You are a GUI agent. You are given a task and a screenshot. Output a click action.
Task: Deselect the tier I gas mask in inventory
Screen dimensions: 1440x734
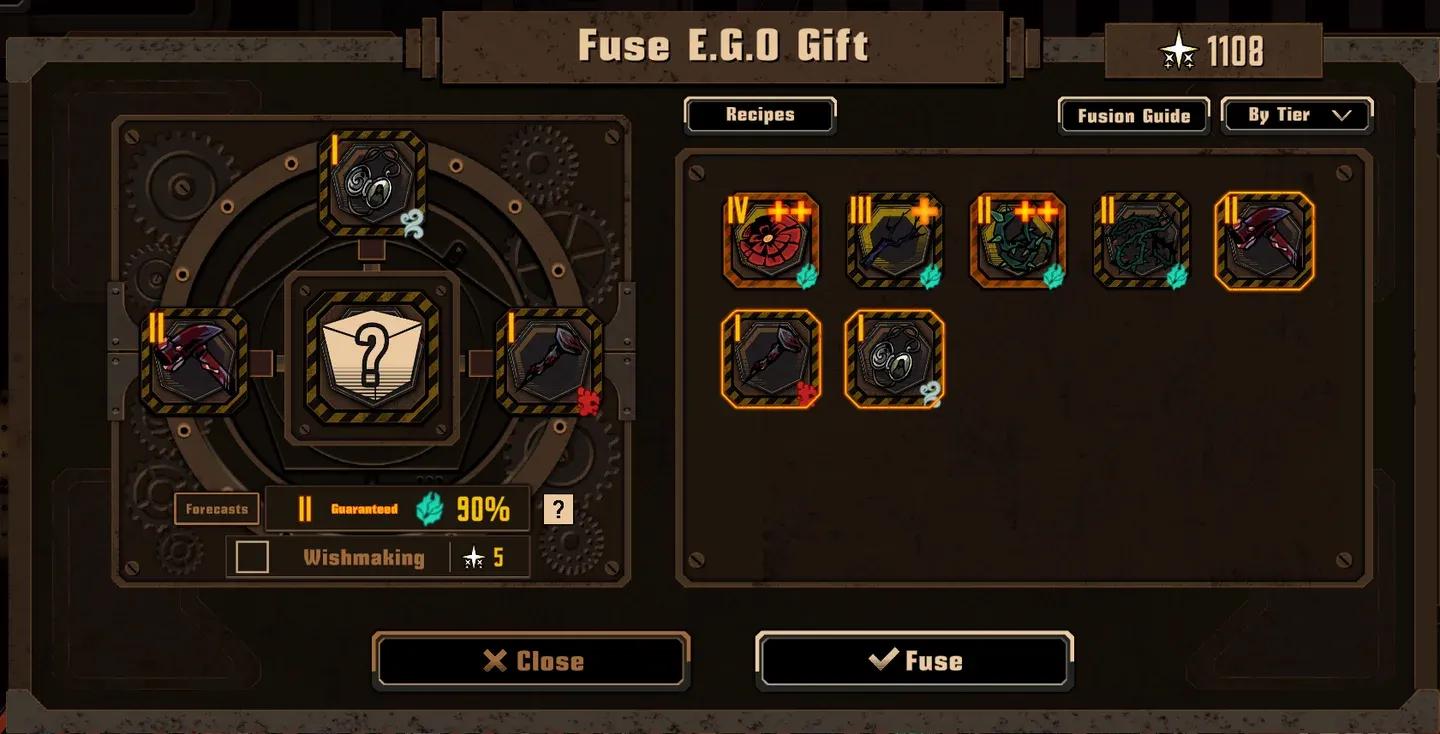click(894, 359)
